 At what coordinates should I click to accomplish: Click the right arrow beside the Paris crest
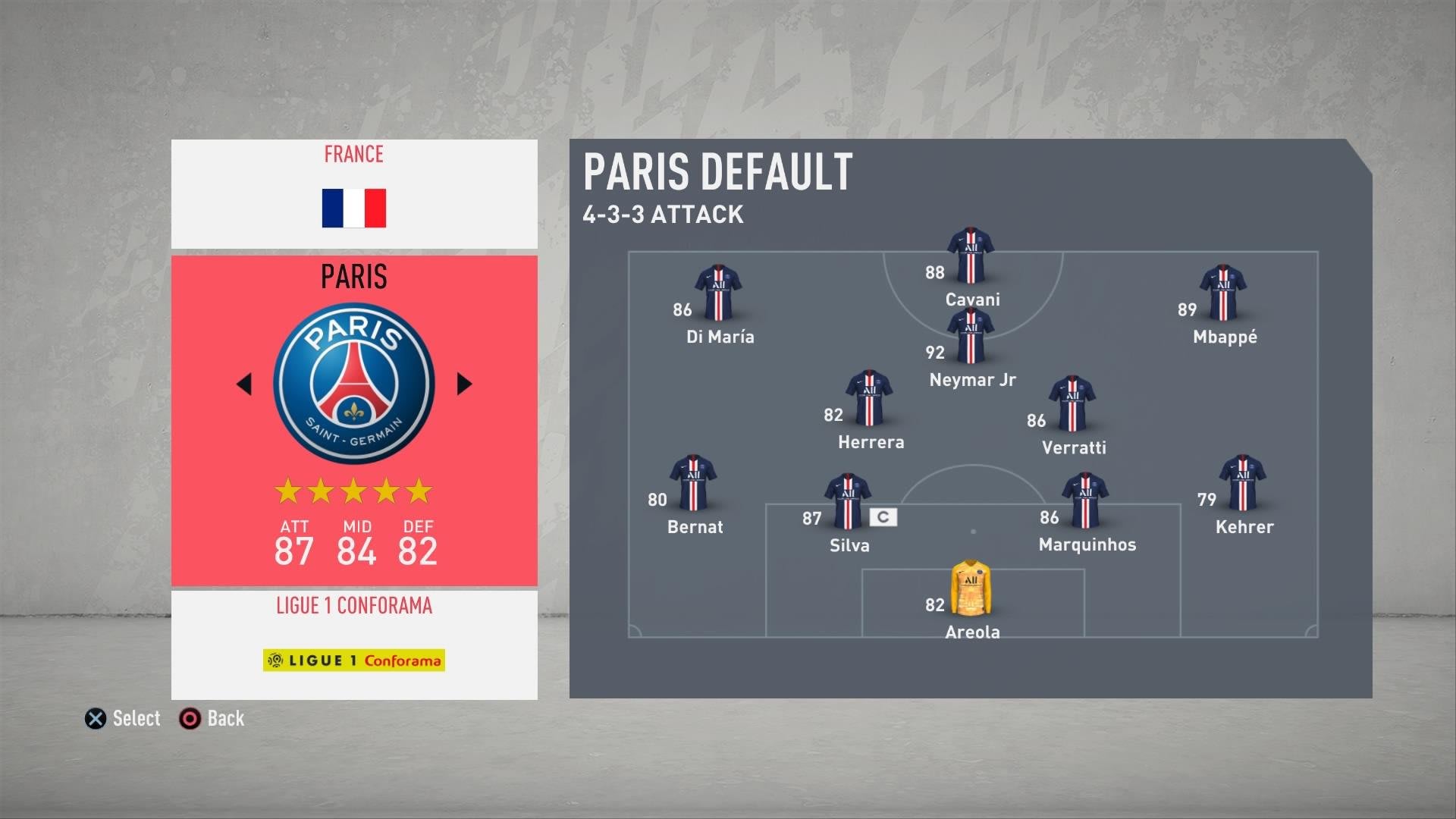(464, 384)
